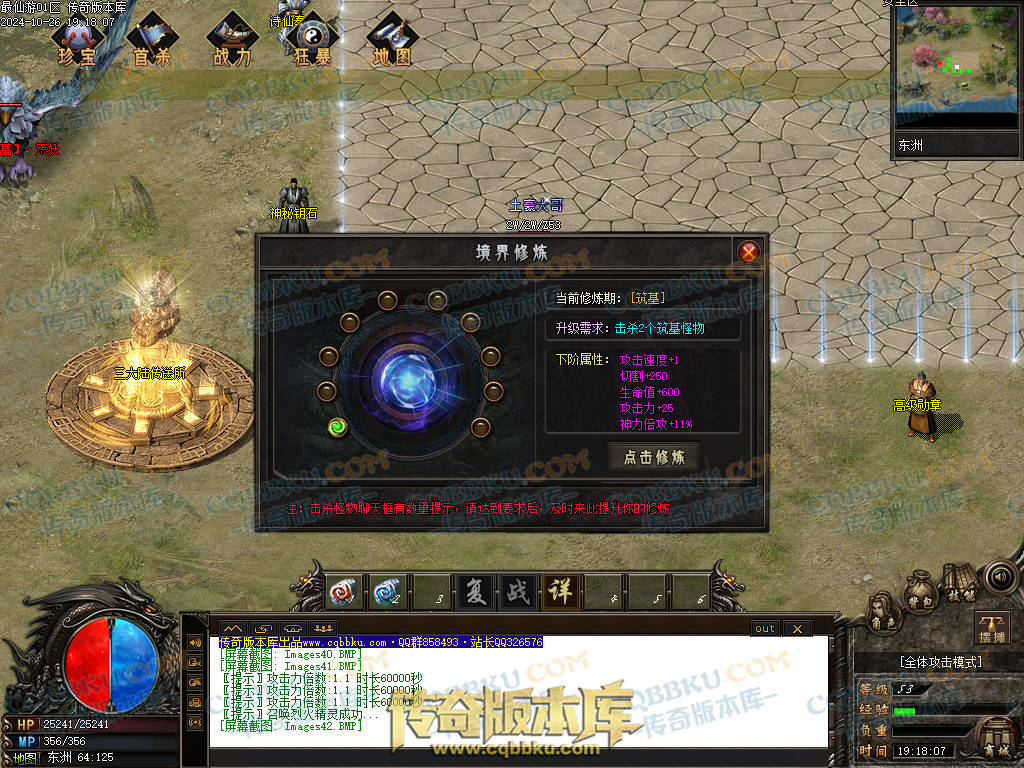
Task: Open the 珍宝 treasure menu
Action: (76, 42)
